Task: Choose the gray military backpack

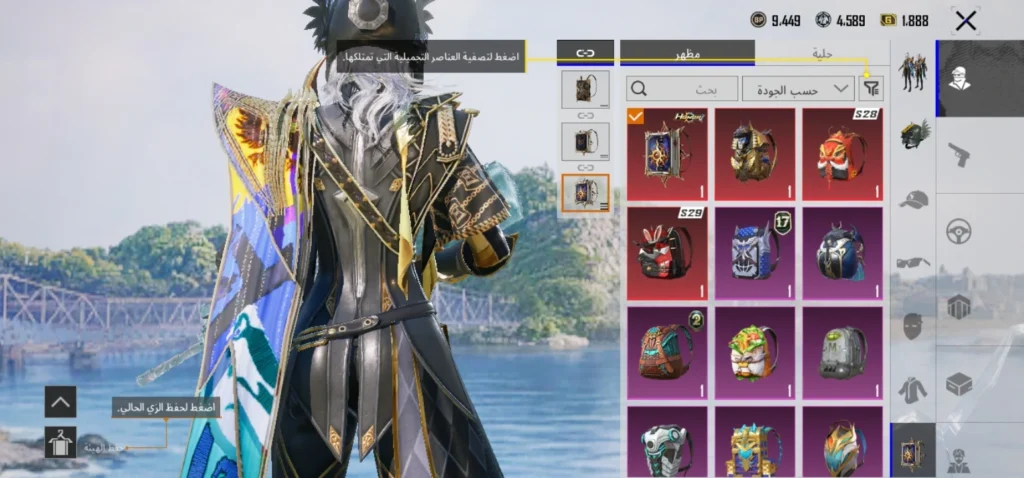Action: [x=842, y=352]
